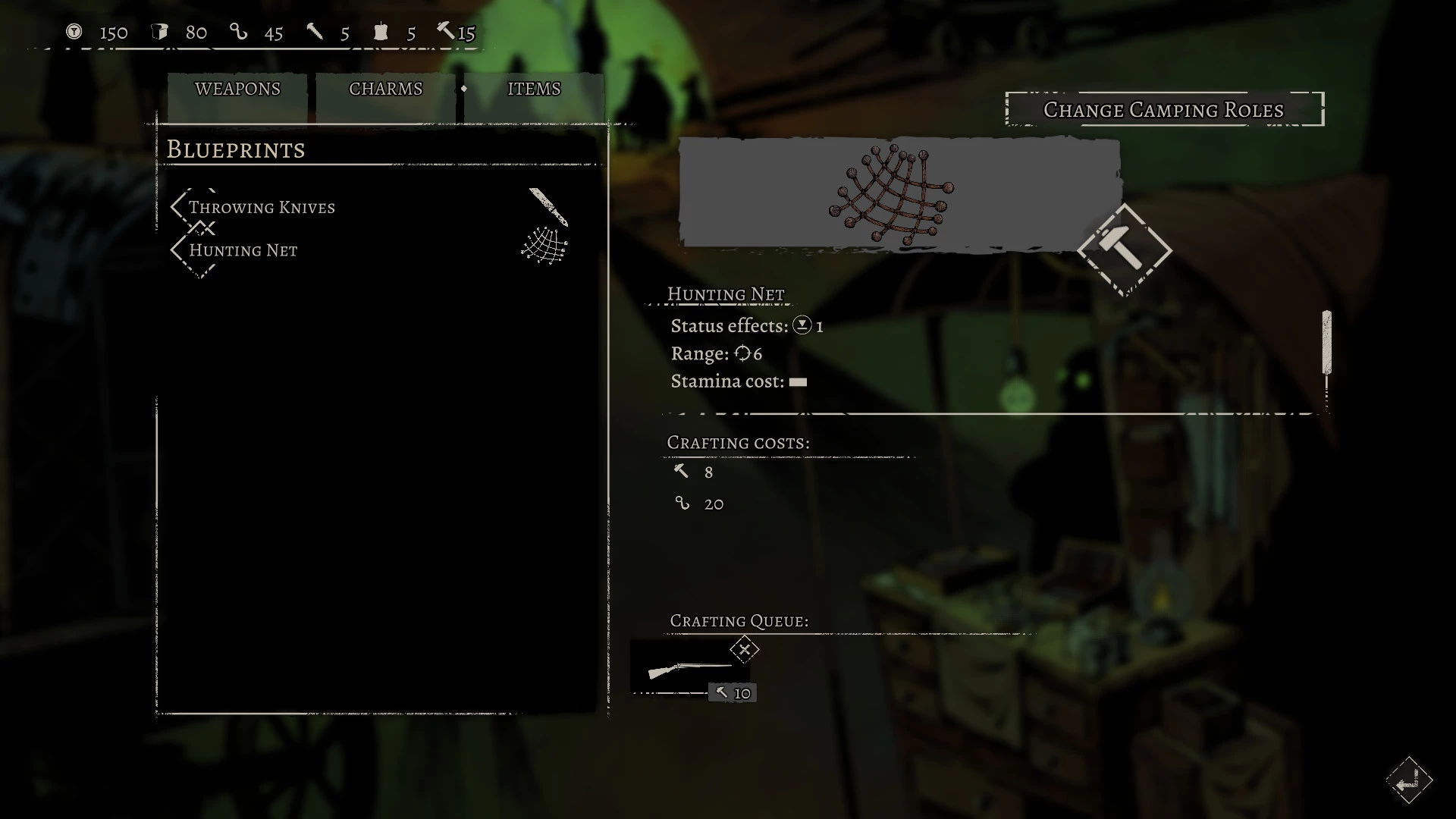Screen dimensions: 1456x819
Task: Go back with the return arrow button
Action: (1408, 781)
